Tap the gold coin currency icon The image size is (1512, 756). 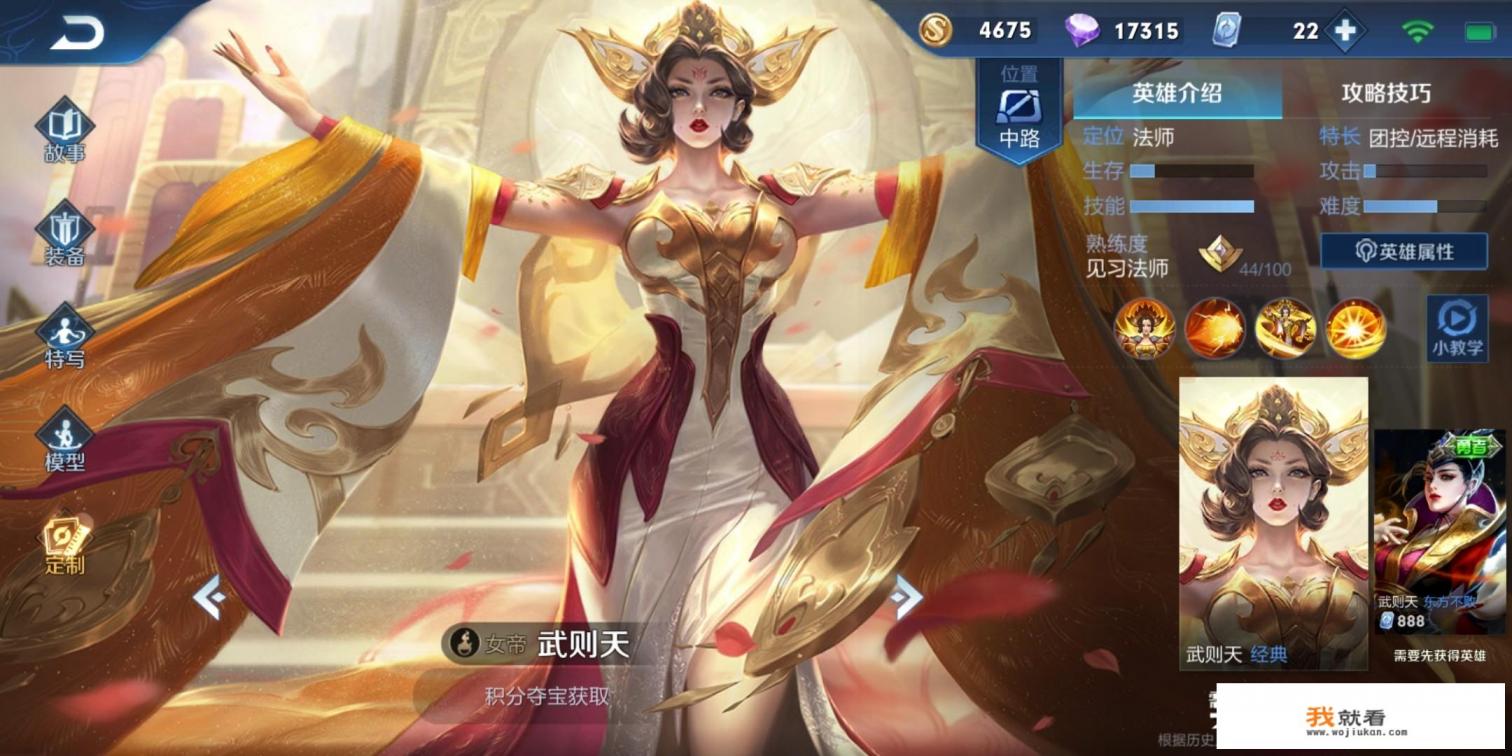[x=935, y=31]
